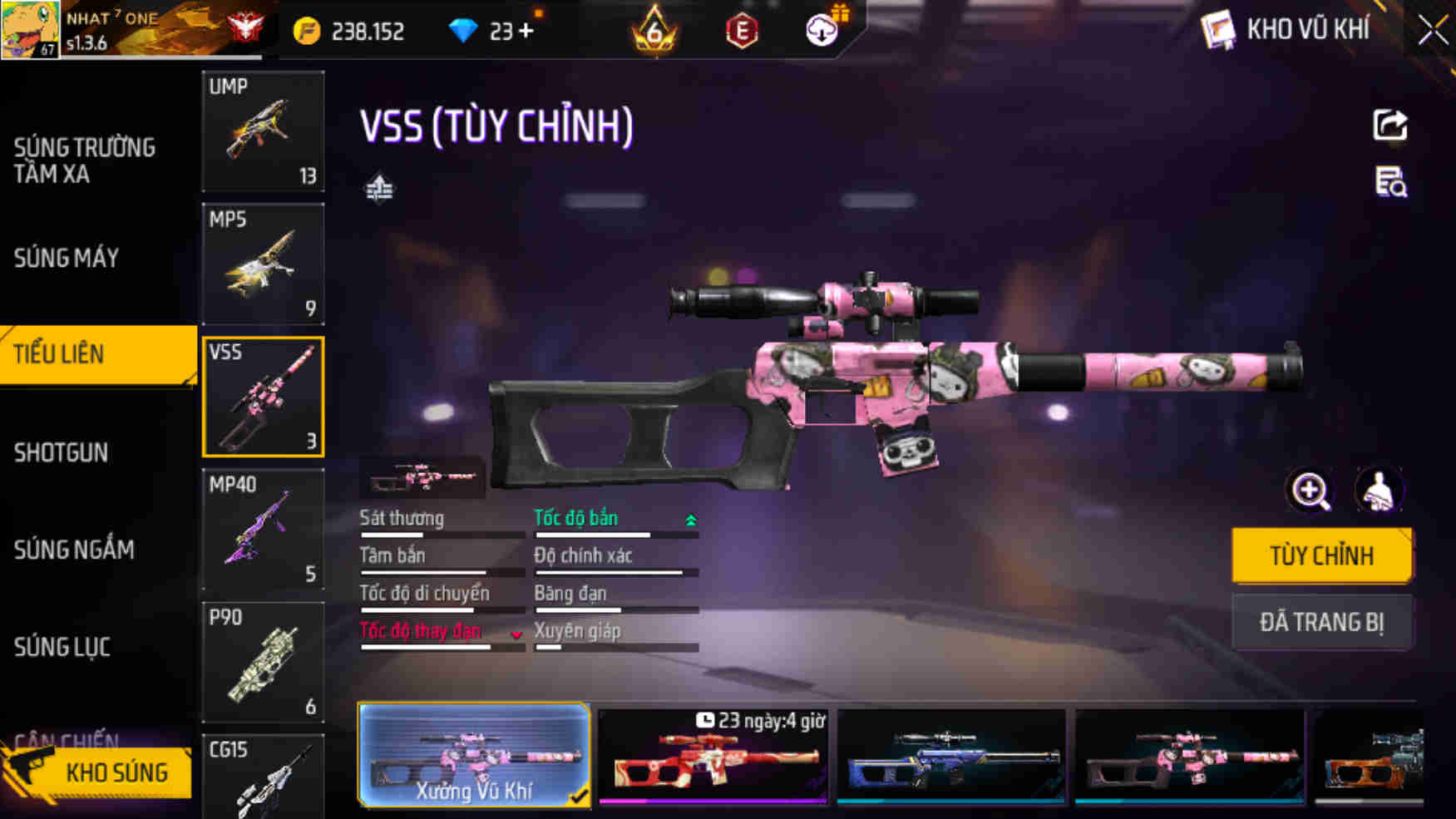Open the SÚNG NGẮM category tab

coord(76,550)
